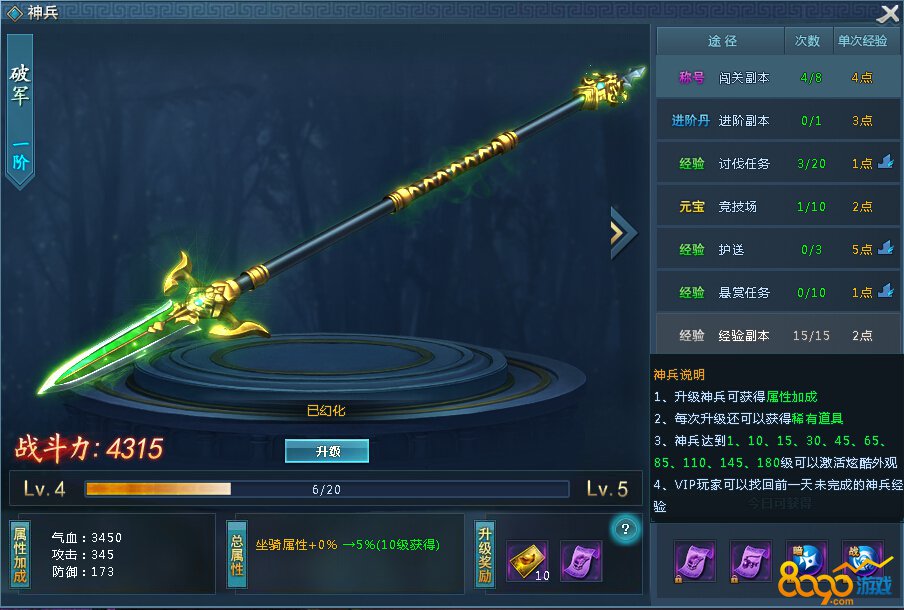Select the 进阶副本 row
904x610 pixels.
point(778,120)
